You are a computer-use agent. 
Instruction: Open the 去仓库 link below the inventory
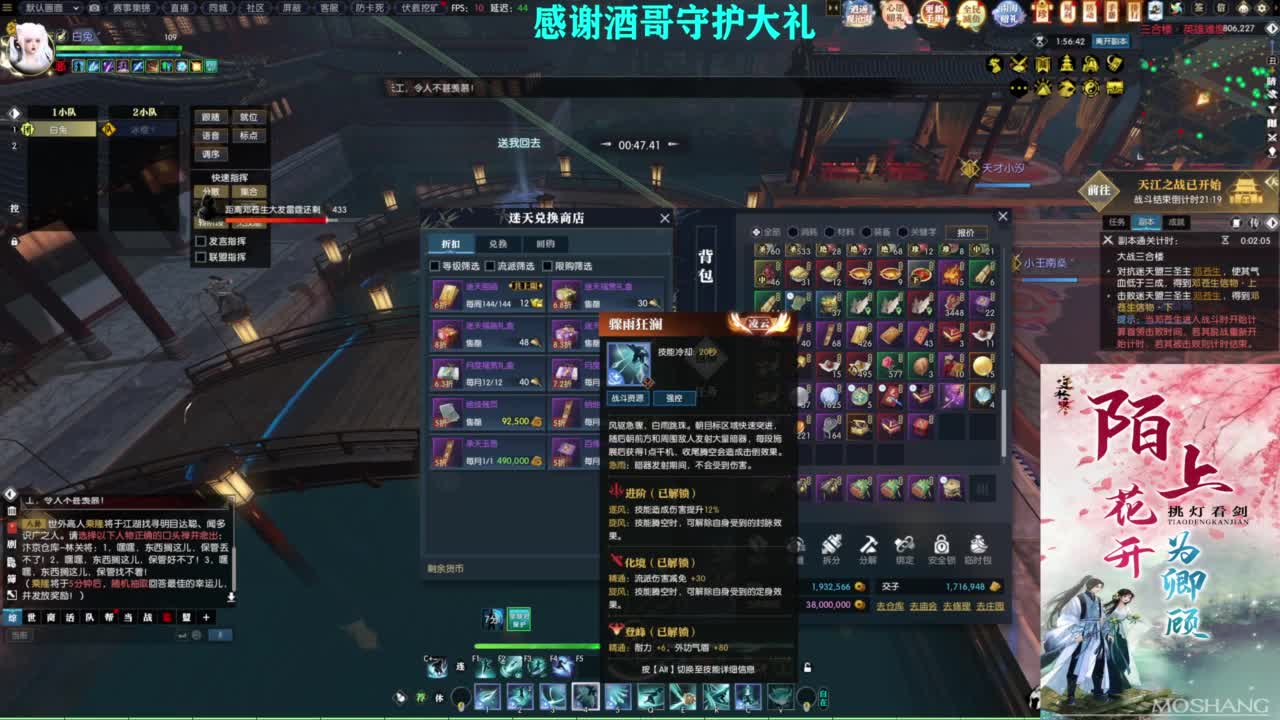pos(890,606)
